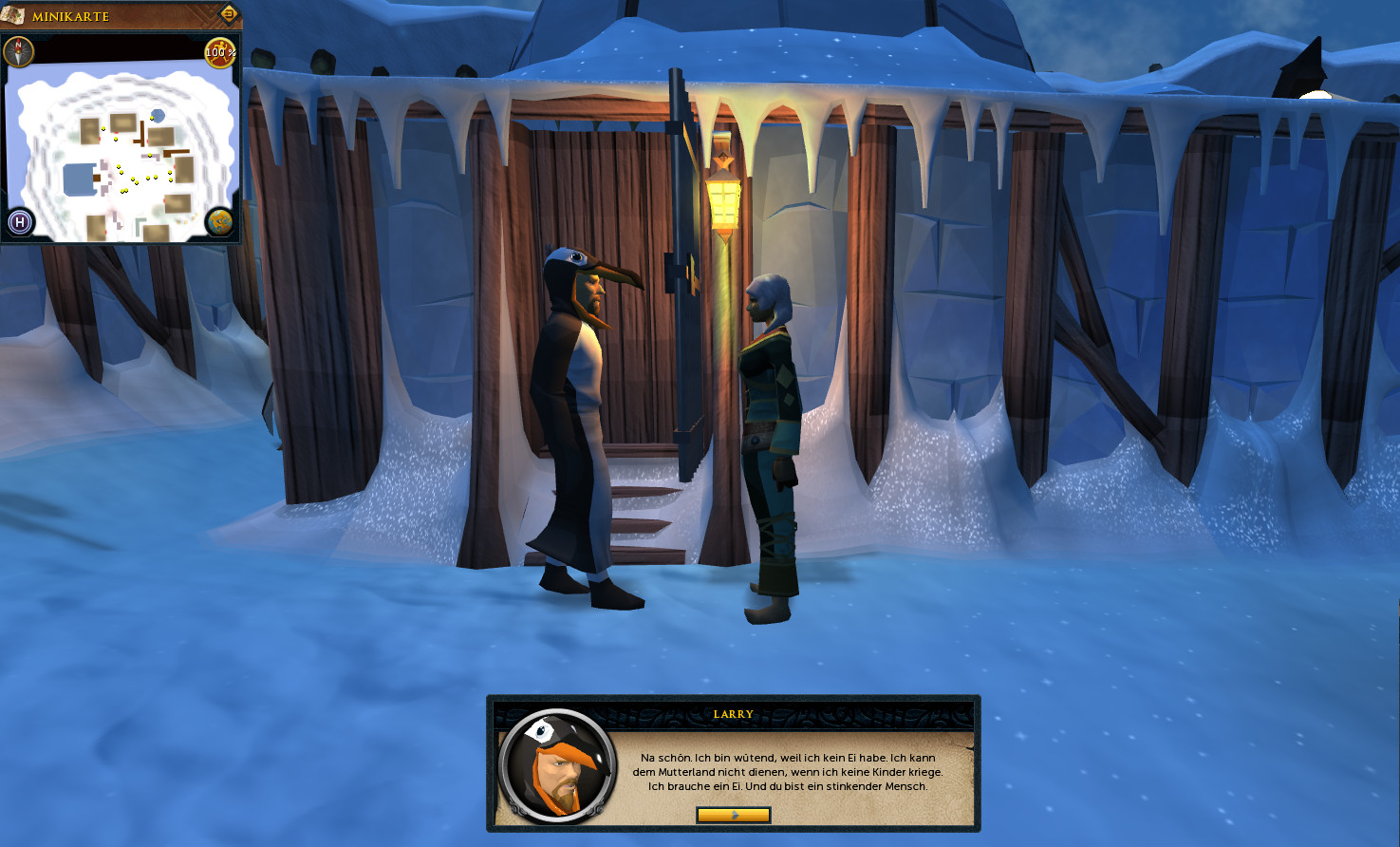Toggle run mode on the 100% energy orb
The width and height of the screenshot is (1400, 847).
(x=219, y=52)
